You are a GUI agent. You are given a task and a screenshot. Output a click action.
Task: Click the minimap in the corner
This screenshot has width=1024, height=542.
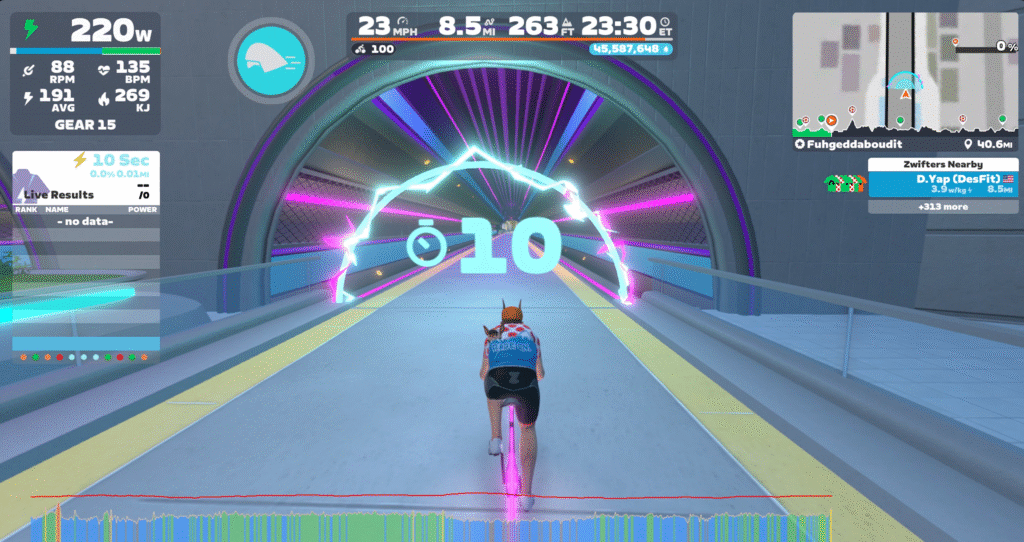[906, 72]
